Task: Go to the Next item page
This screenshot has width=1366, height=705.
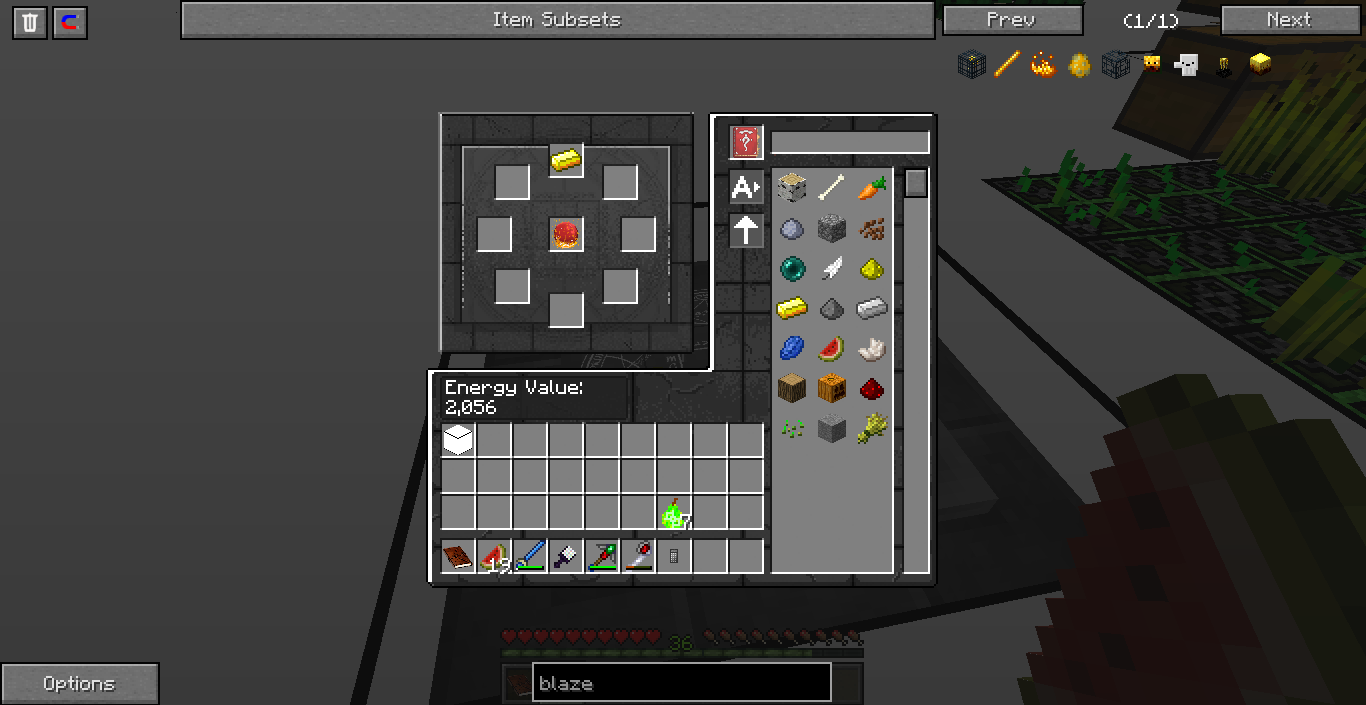Action: tap(1288, 20)
